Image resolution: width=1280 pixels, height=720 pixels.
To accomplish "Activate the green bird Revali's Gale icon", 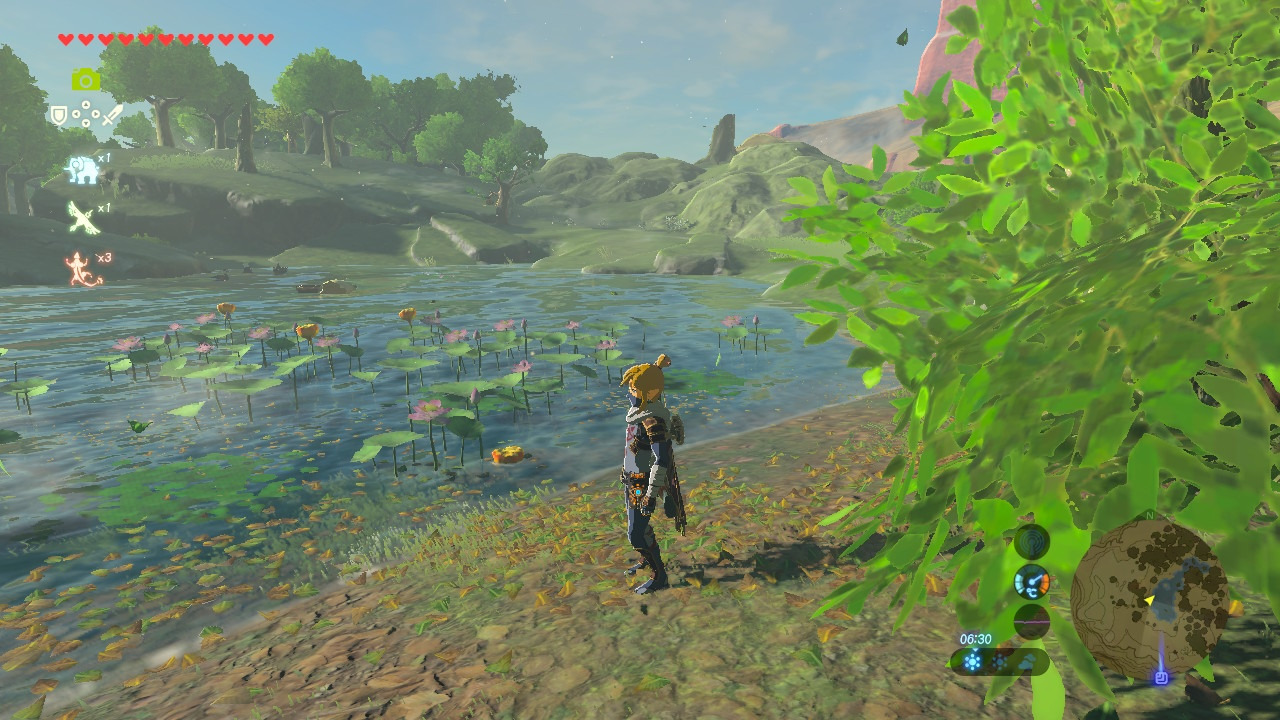I will tap(83, 217).
